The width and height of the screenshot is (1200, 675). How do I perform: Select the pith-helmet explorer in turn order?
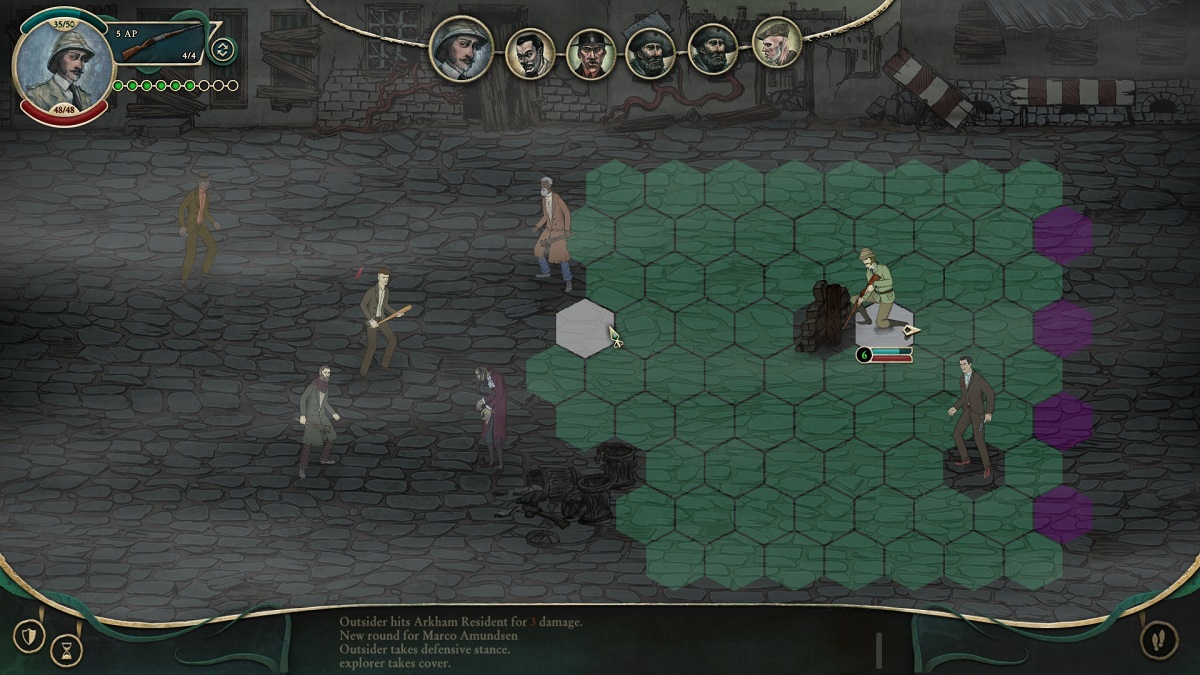point(461,48)
